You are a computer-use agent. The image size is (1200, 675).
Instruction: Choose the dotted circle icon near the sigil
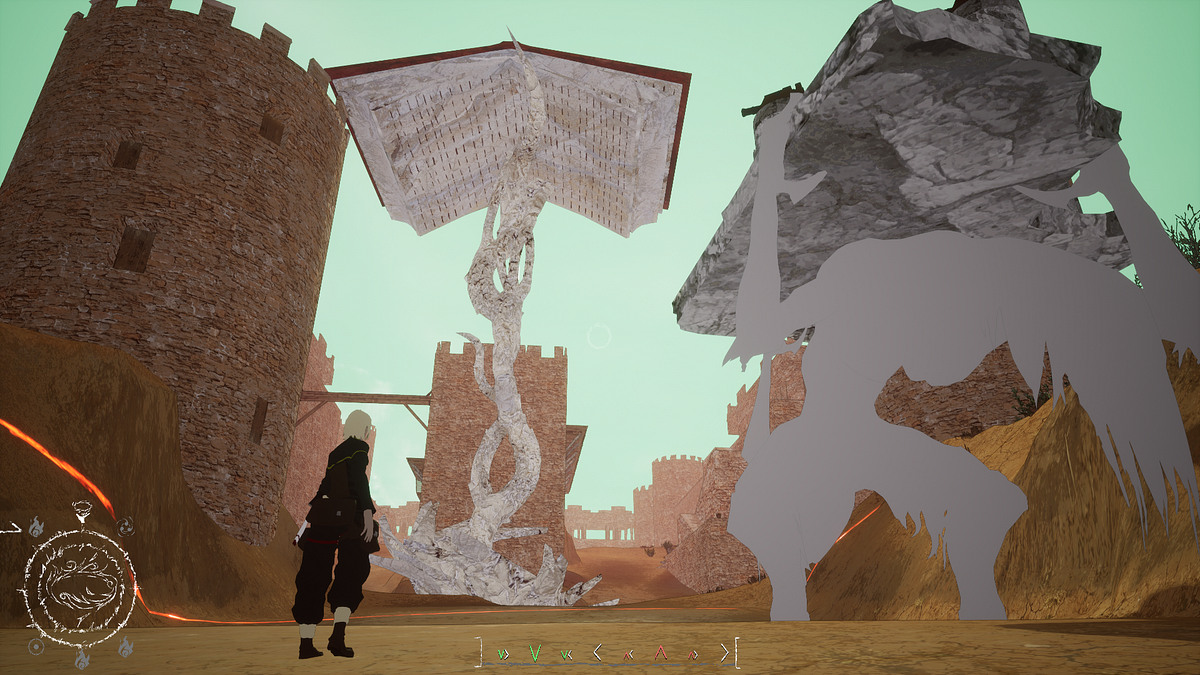[36, 646]
